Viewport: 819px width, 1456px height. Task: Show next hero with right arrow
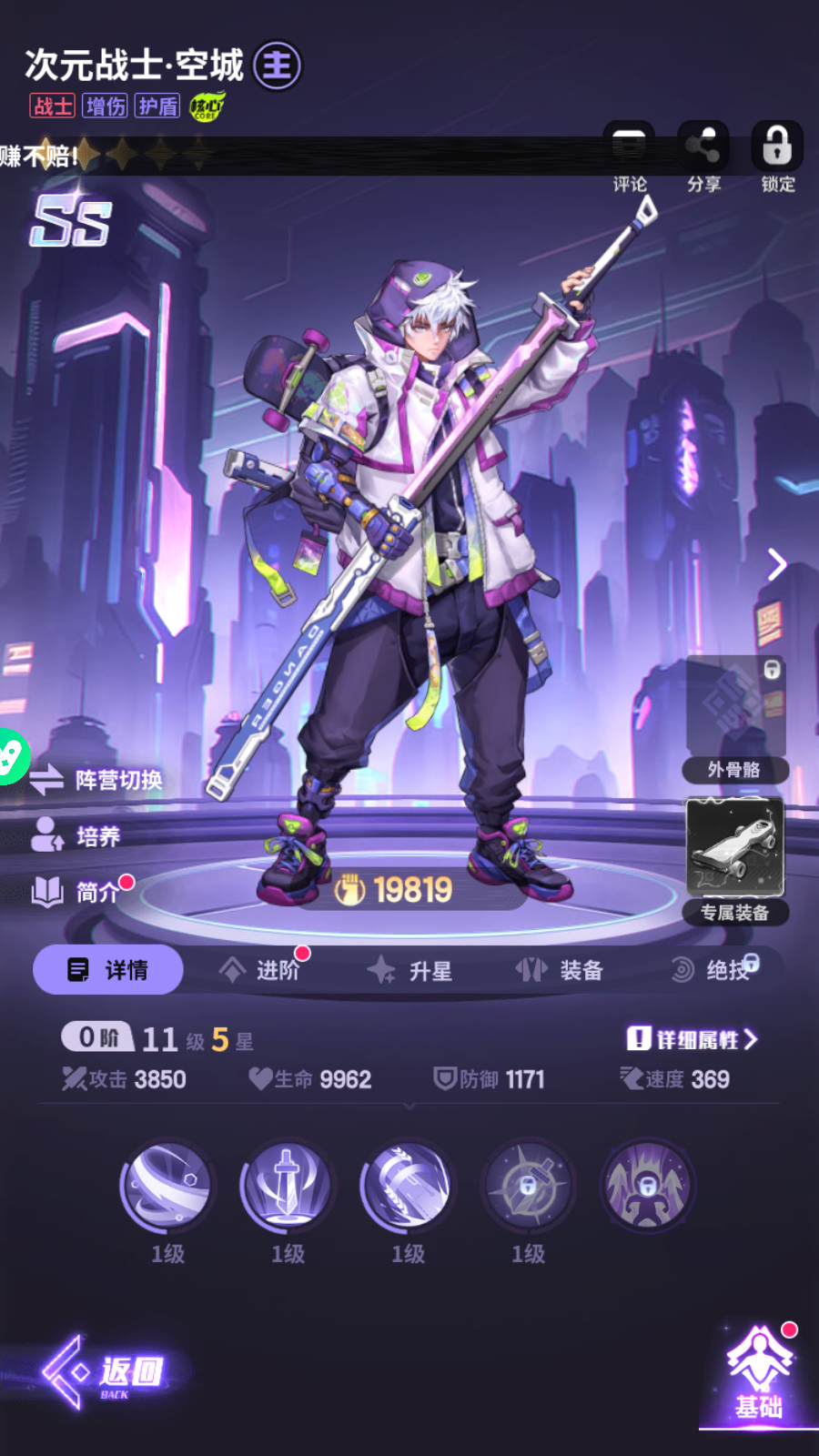coord(776,564)
